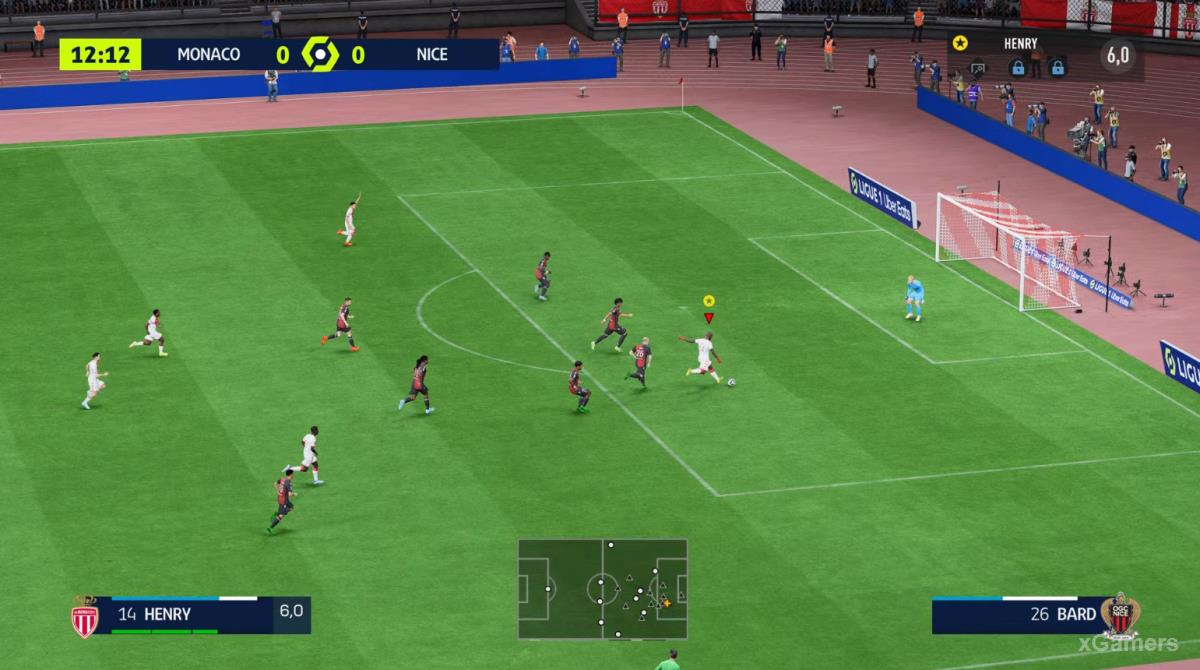The height and width of the screenshot is (670, 1200).
Task: Select the yellow star icon beside HENRY's name
Action: (x=960, y=43)
